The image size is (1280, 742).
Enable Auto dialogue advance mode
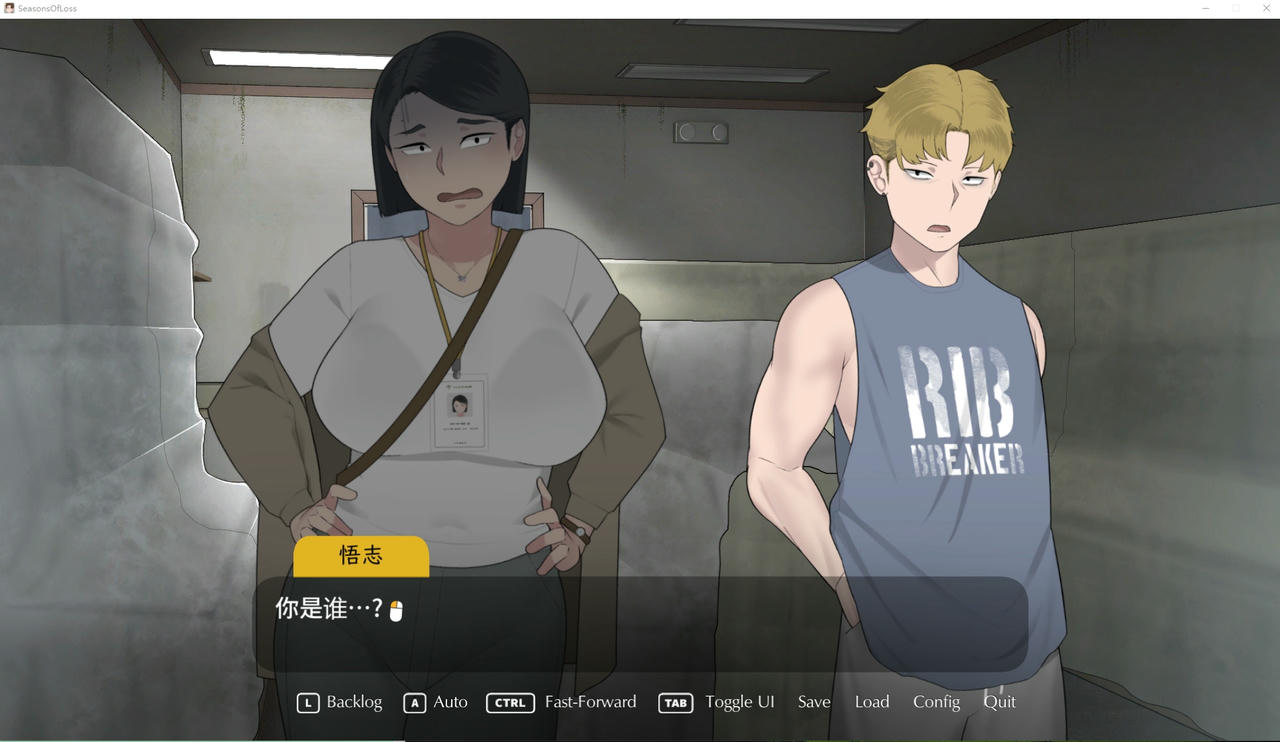[450, 703]
